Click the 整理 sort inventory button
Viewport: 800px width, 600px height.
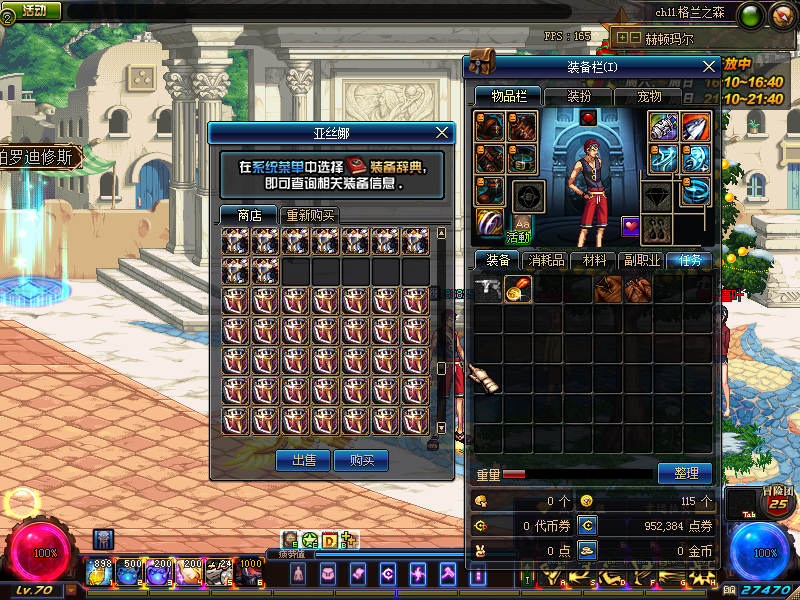685,473
